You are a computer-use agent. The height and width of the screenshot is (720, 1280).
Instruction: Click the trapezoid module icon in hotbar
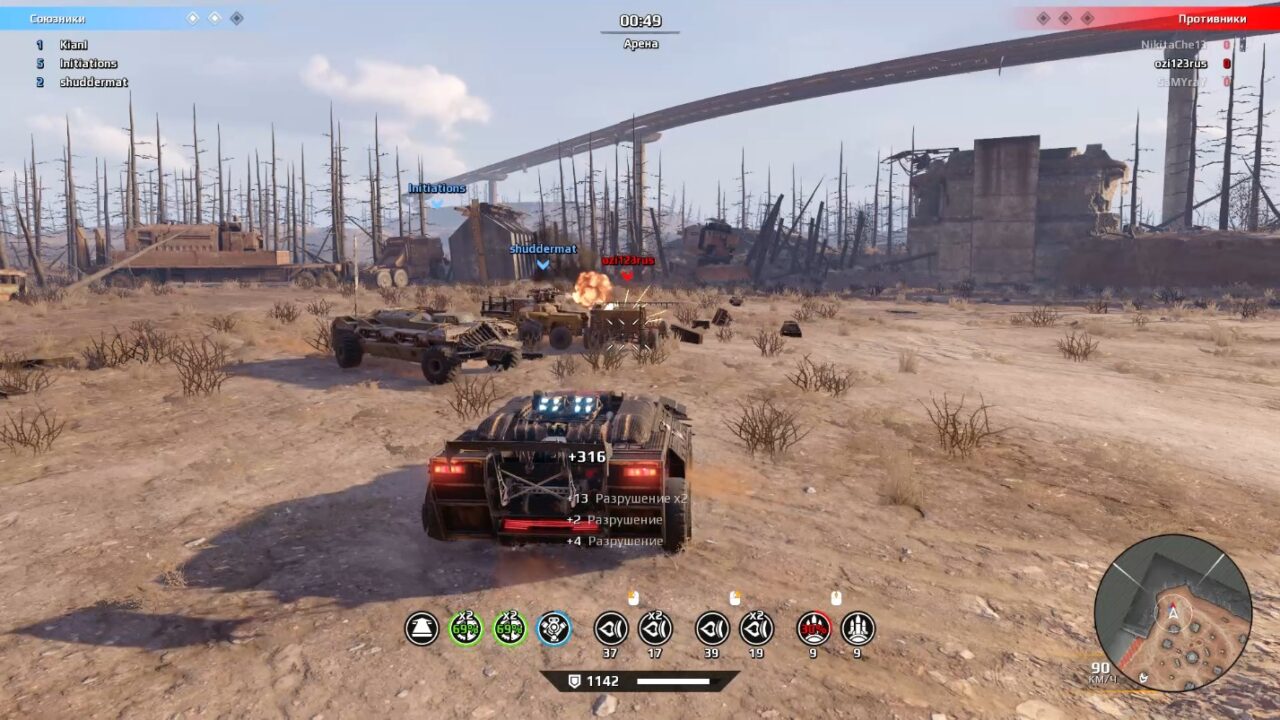[422, 628]
